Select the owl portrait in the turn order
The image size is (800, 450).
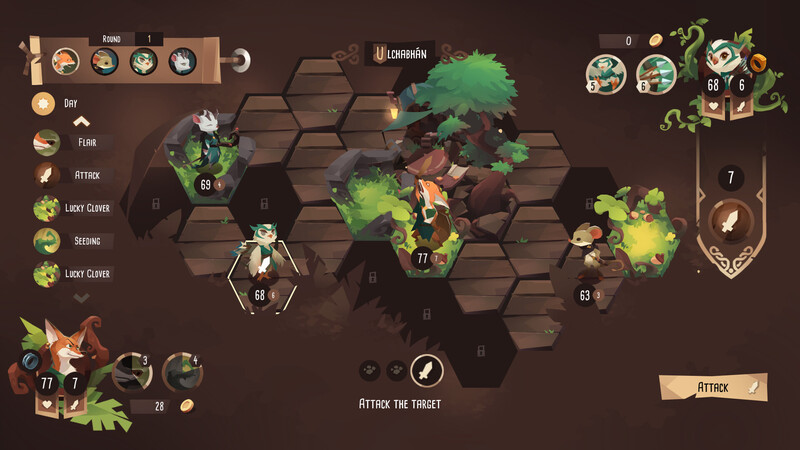tap(144, 60)
